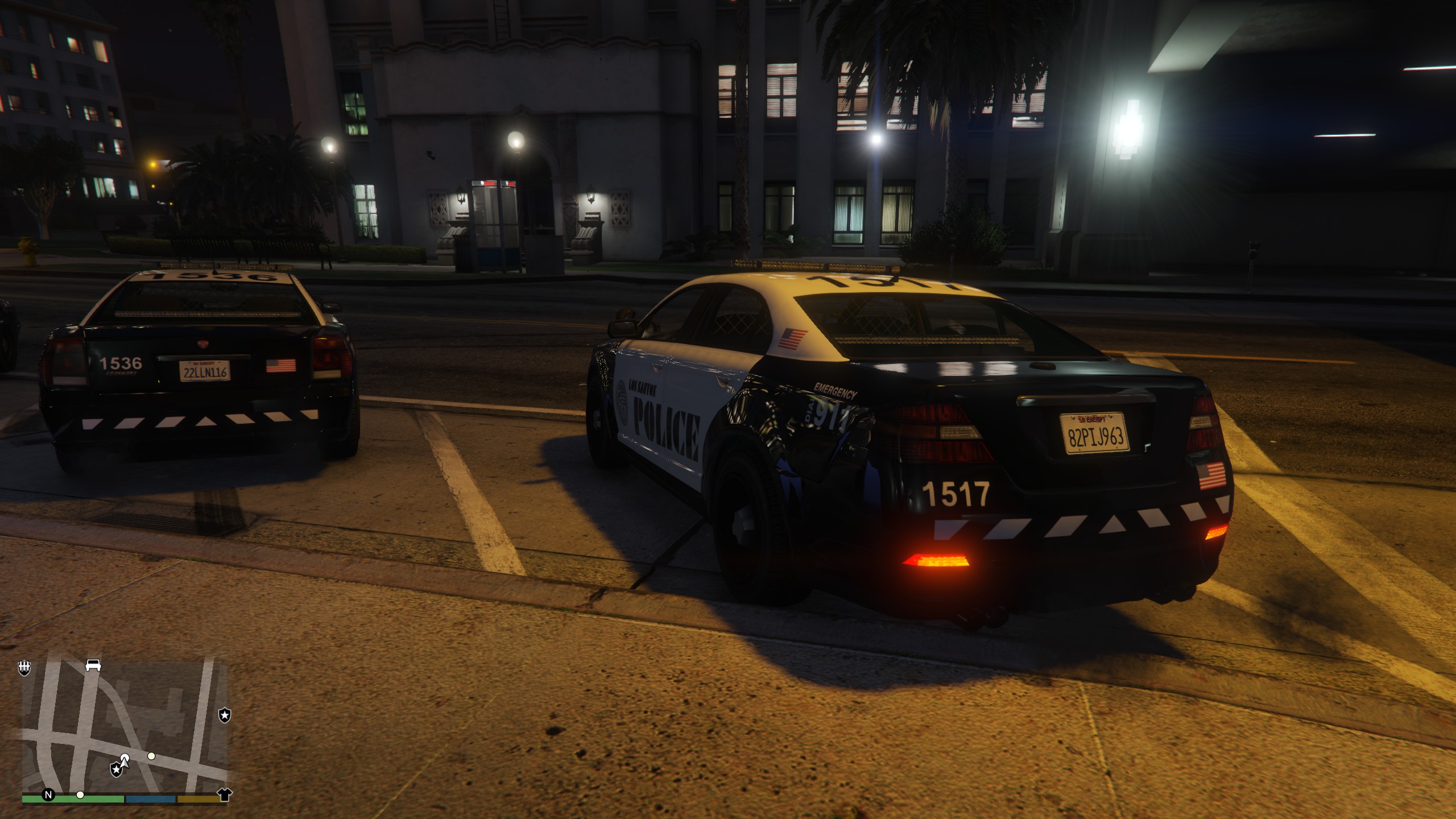Image resolution: width=1456 pixels, height=819 pixels.
Task: Select the police star shield beside the player arrow
Action: coord(116,770)
